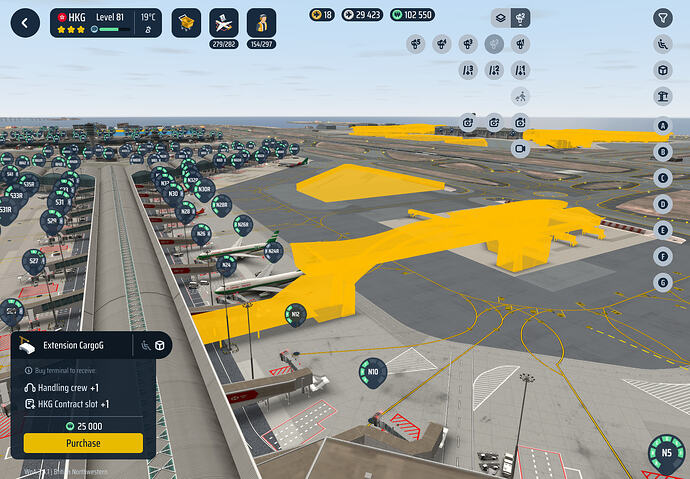The width and height of the screenshot is (690, 479).
Task: Select the N5 stand marker
Action: pos(667,451)
